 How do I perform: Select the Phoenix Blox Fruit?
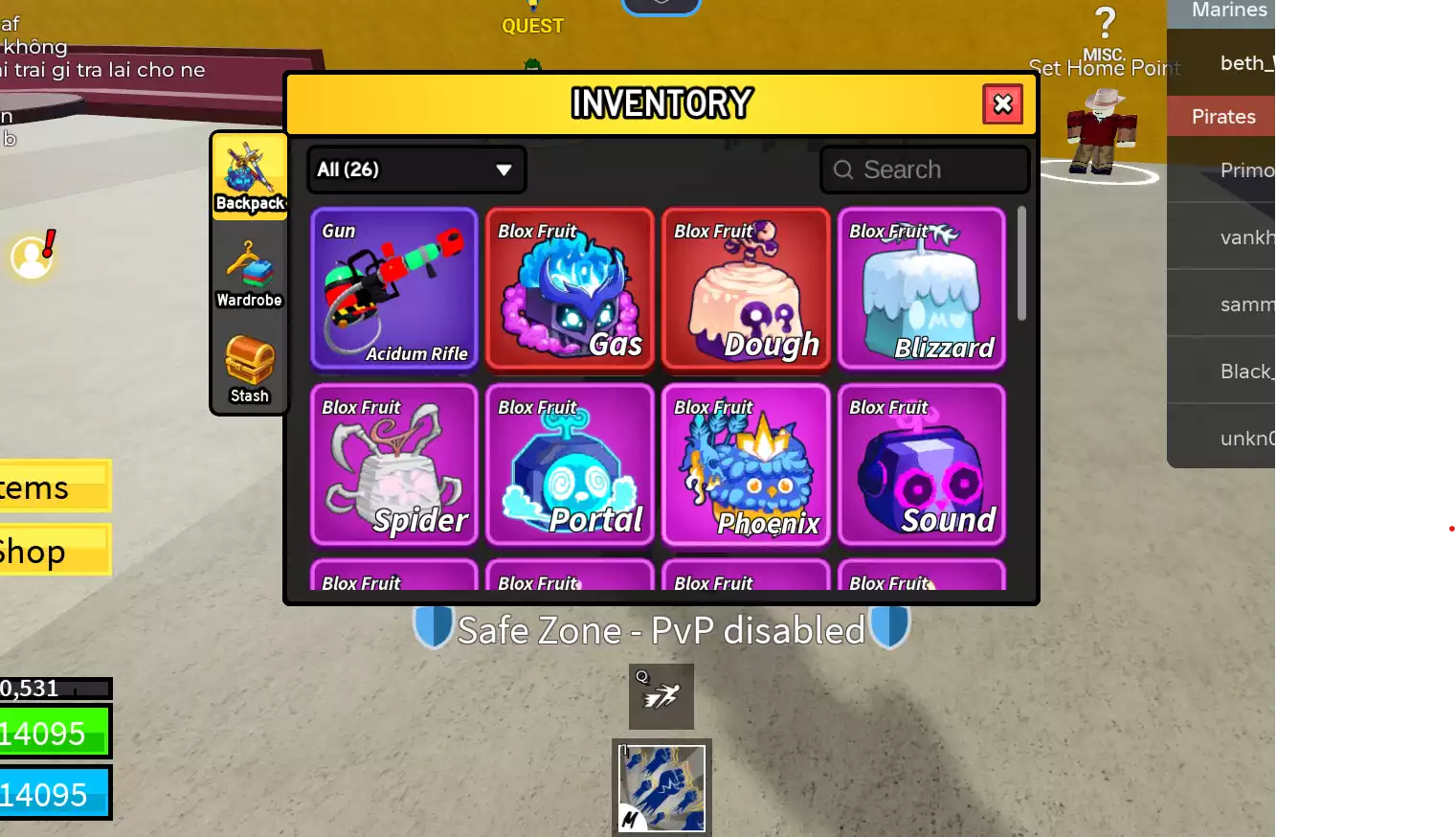tap(746, 464)
